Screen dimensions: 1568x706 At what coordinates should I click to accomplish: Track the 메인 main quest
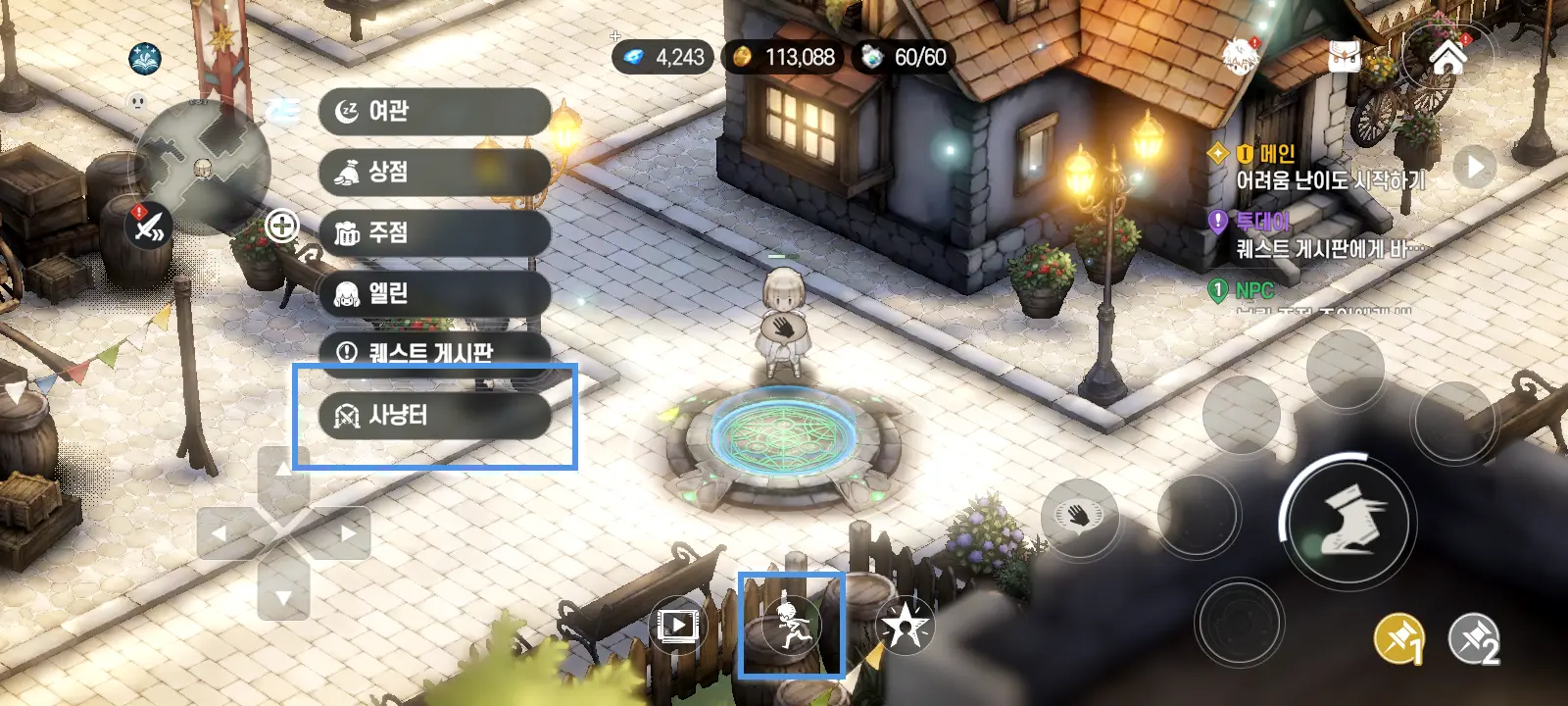coord(1328,168)
